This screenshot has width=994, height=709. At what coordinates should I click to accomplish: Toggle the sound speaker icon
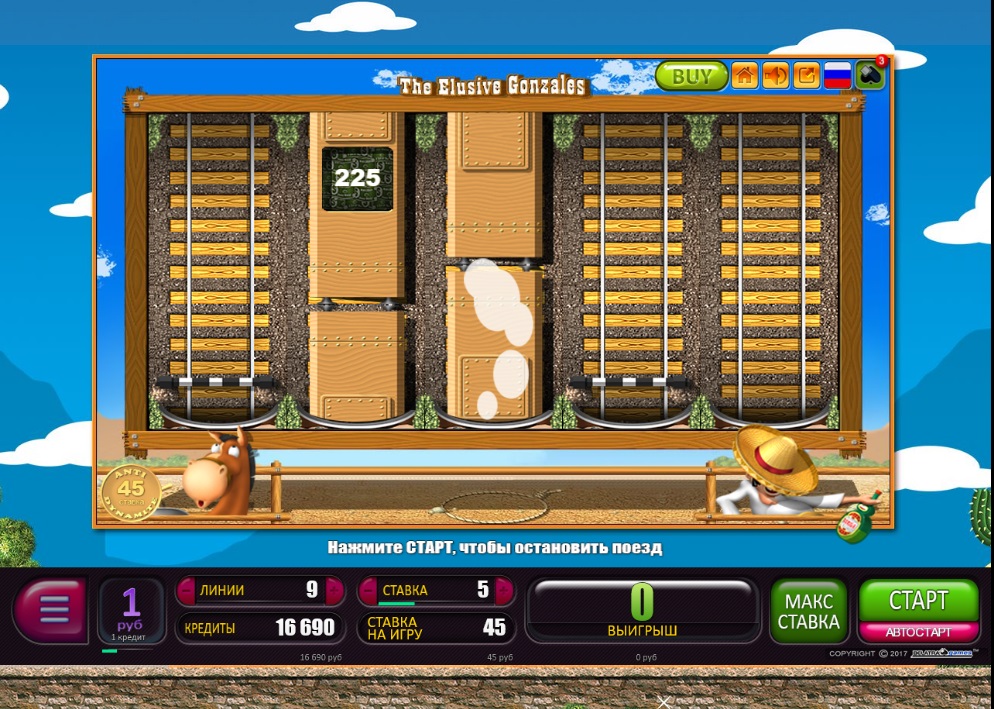[775, 76]
